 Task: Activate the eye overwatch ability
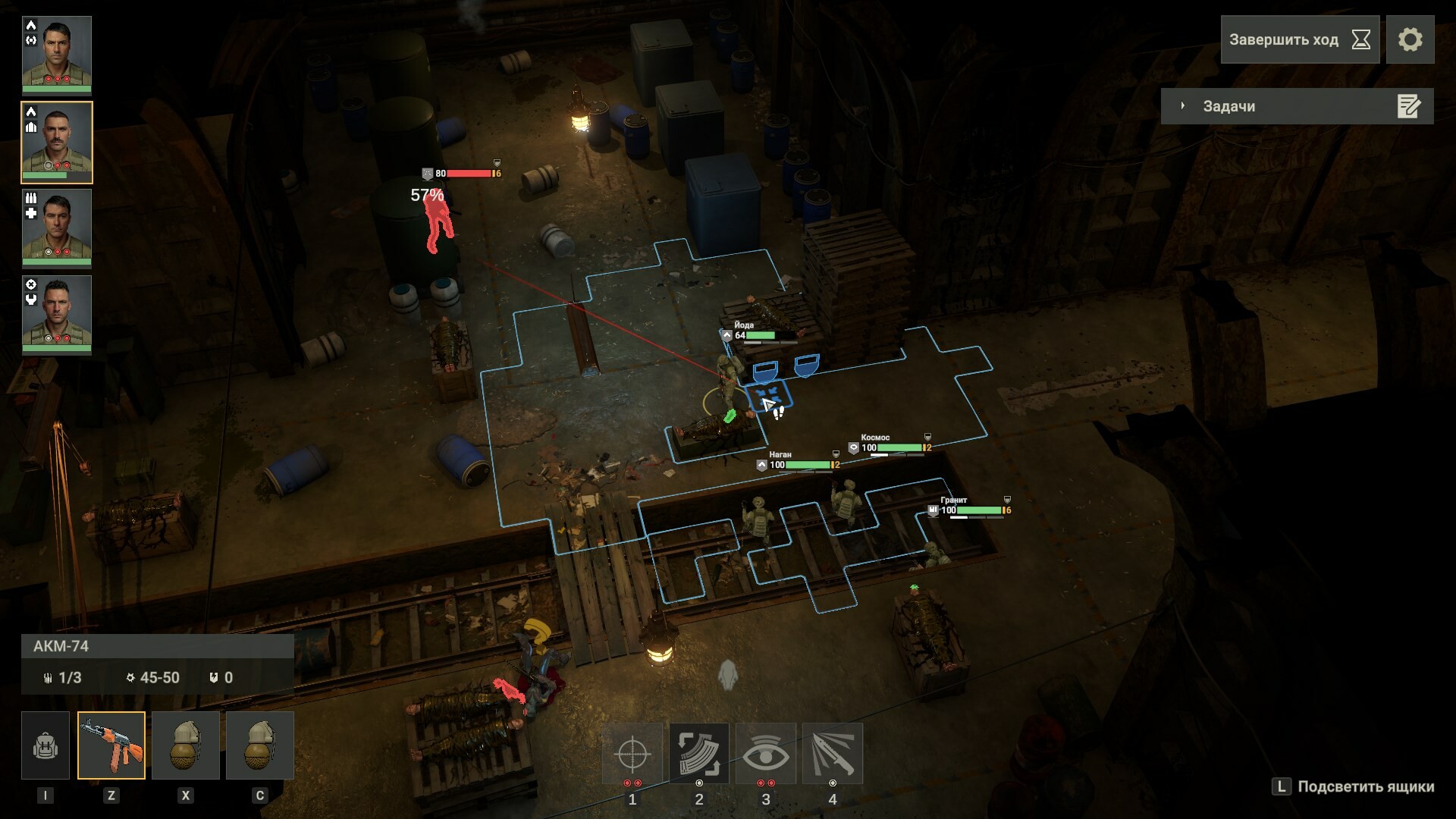[x=766, y=754]
